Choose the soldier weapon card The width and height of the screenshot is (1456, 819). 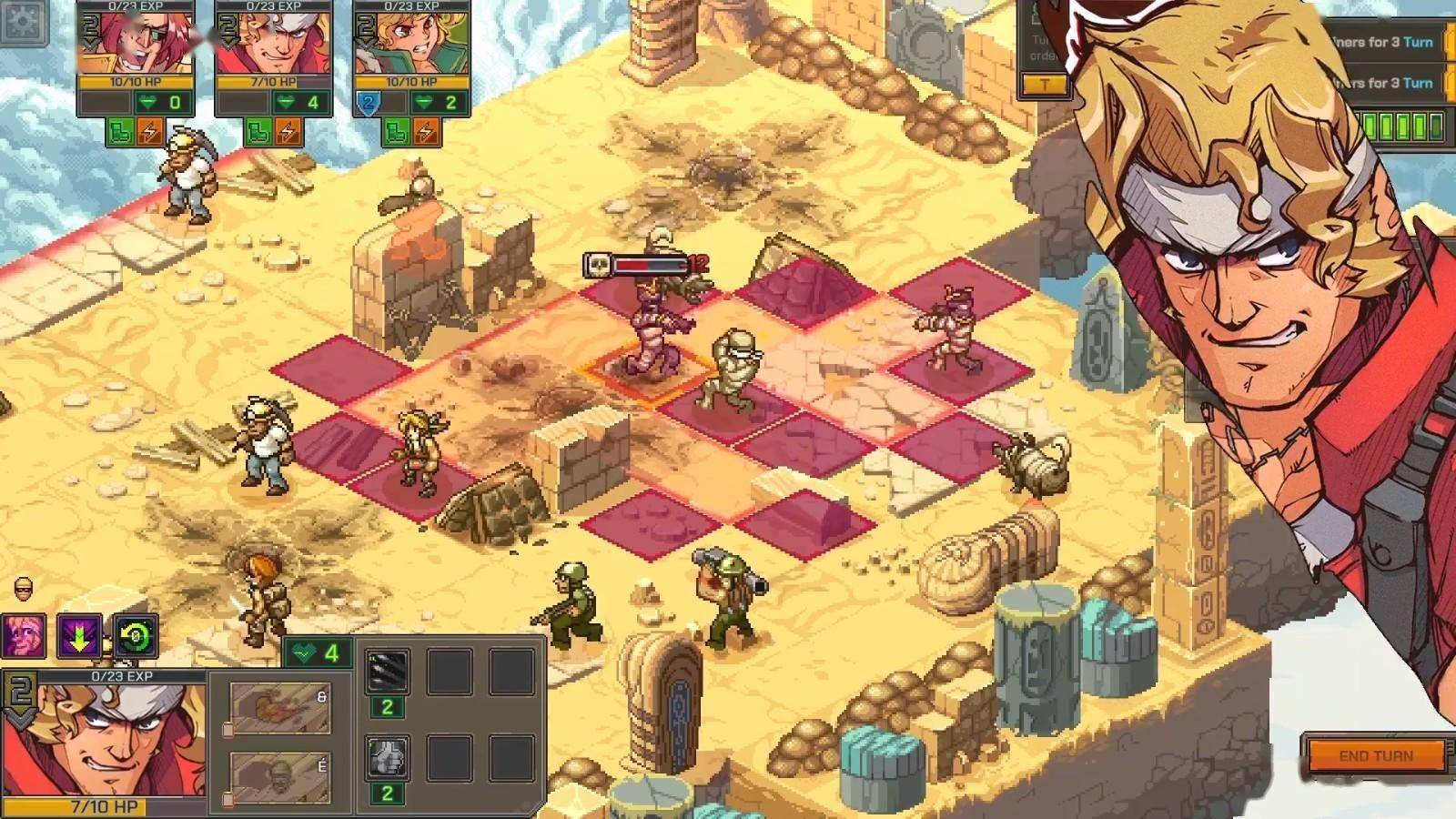click(x=280, y=778)
